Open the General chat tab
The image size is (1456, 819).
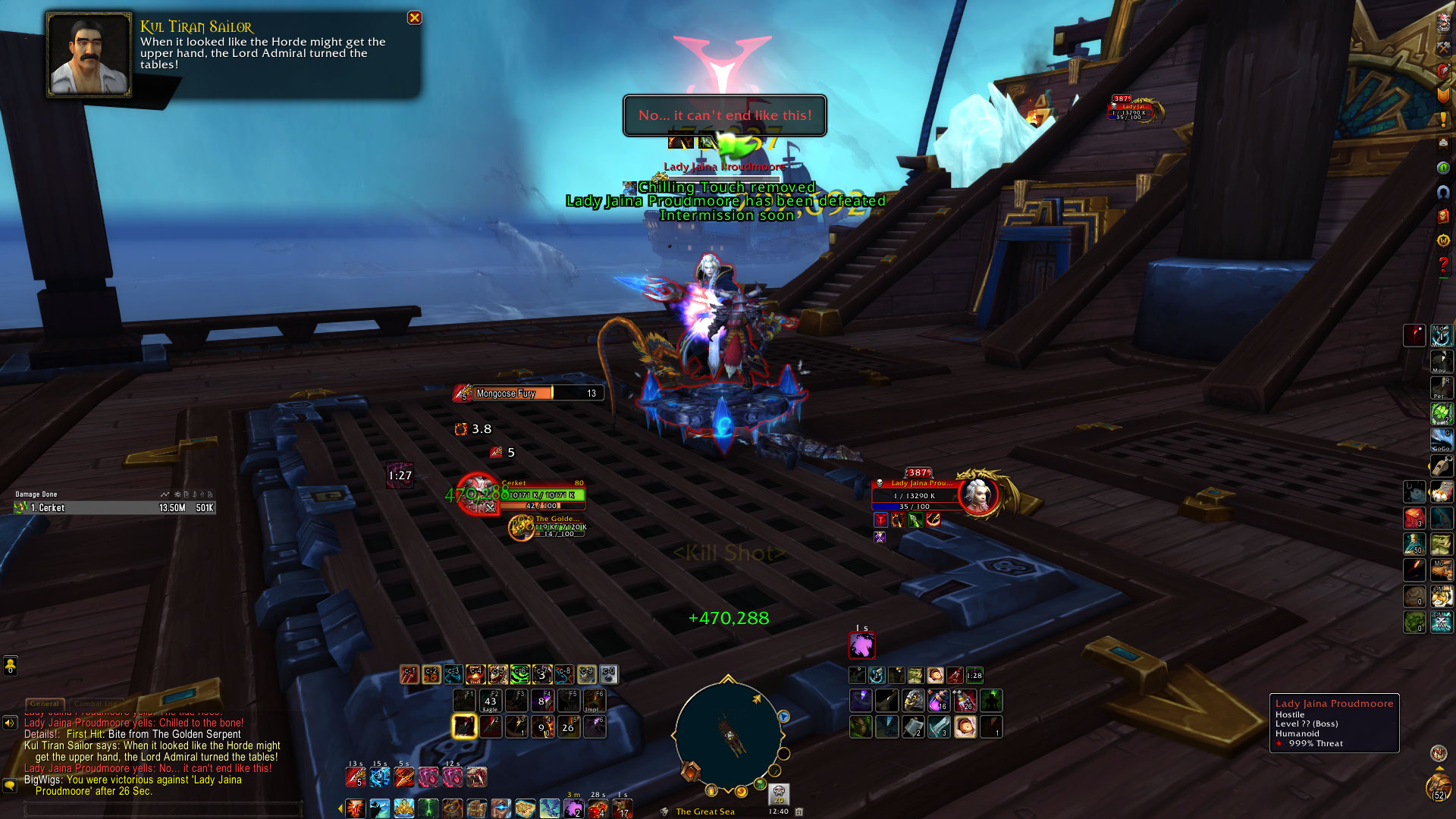tap(45, 704)
